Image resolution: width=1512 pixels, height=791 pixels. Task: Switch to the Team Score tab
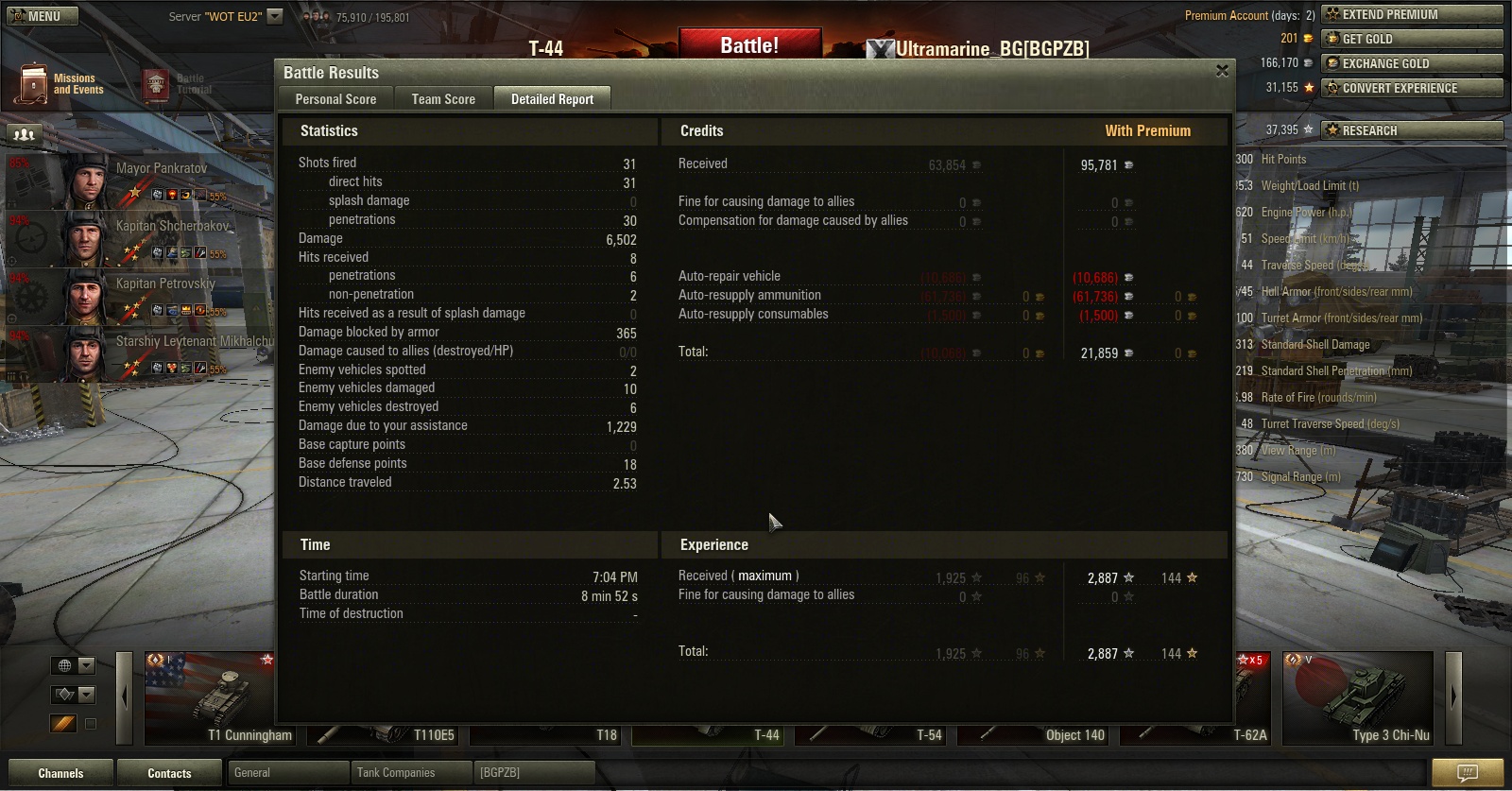point(443,99)
